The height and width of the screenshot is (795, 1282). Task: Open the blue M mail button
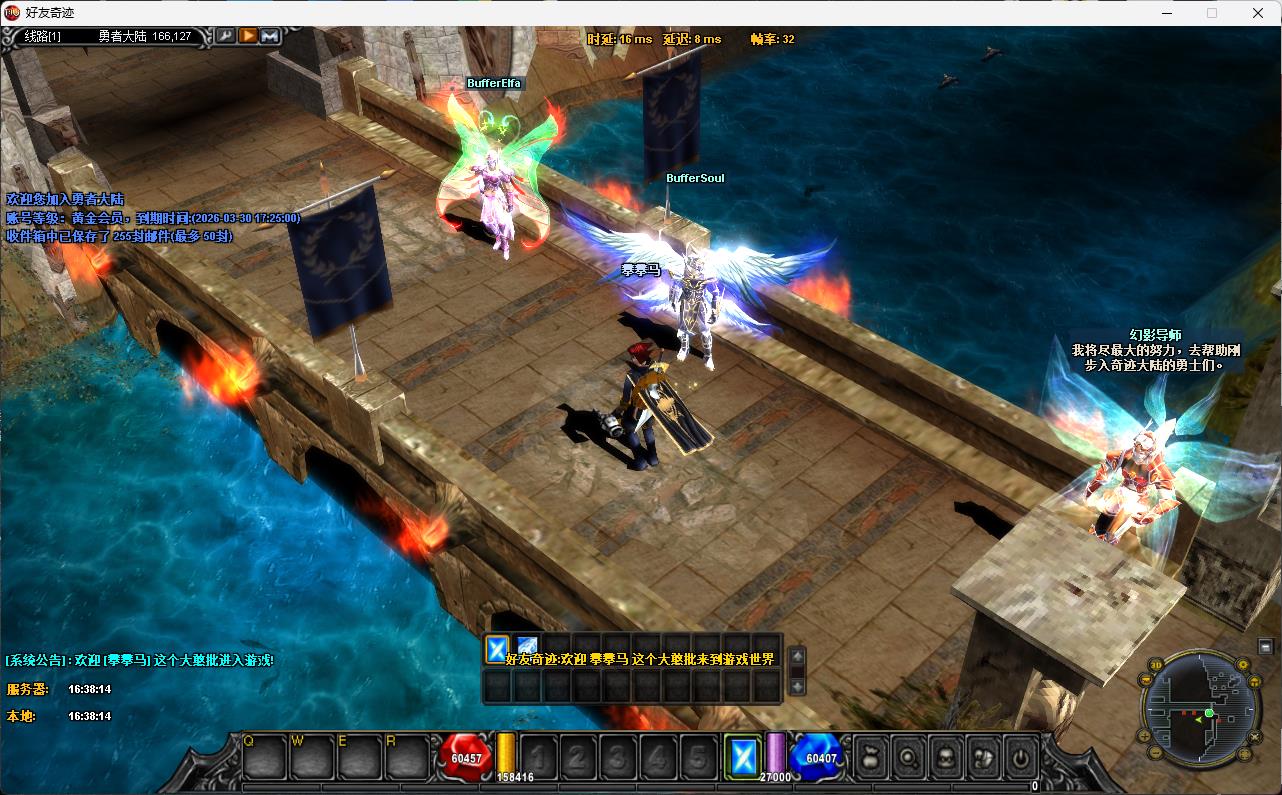pos(270,36)
